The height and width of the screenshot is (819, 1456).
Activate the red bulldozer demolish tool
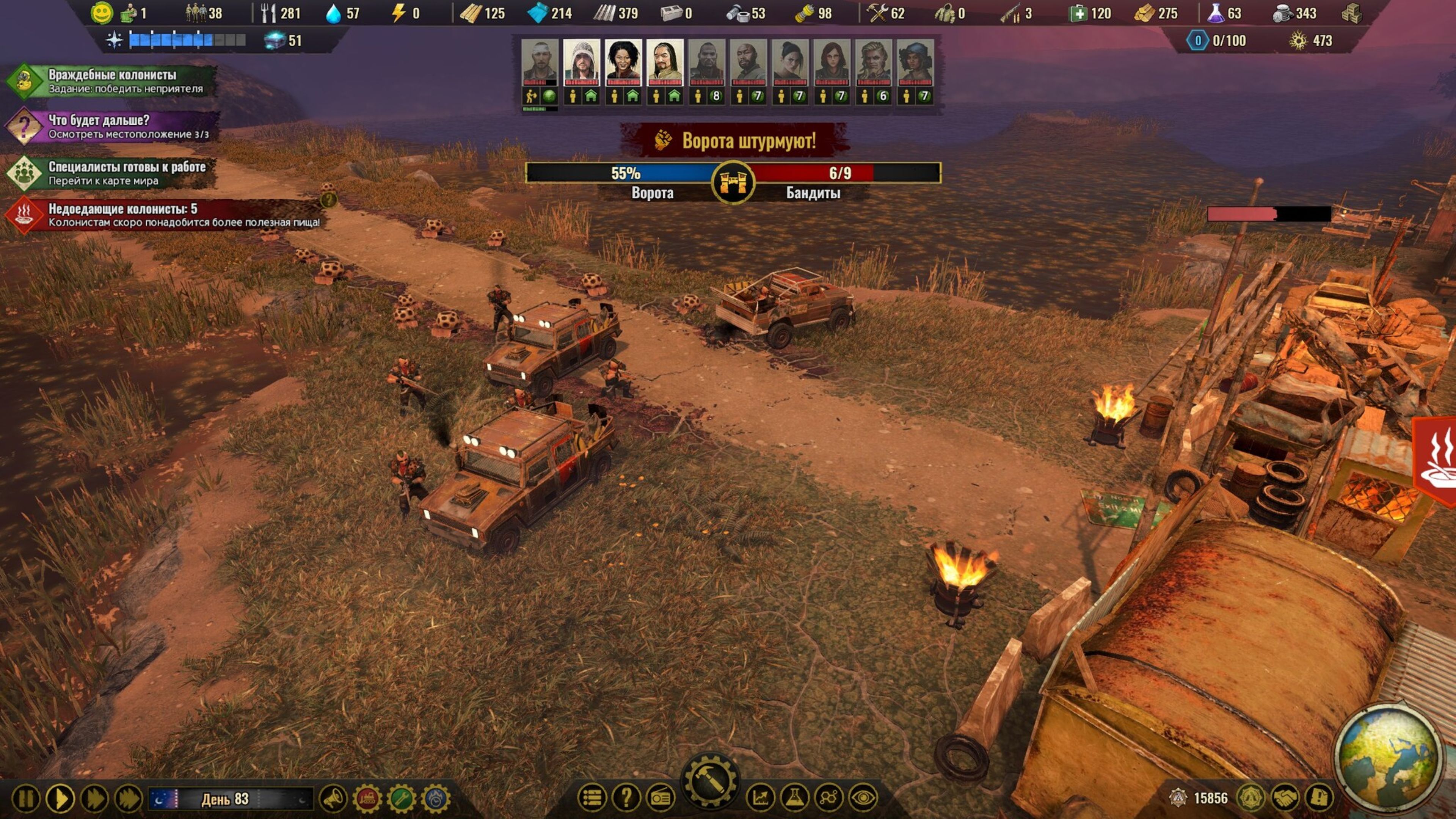pyautogui.click(x=367, y=799)
